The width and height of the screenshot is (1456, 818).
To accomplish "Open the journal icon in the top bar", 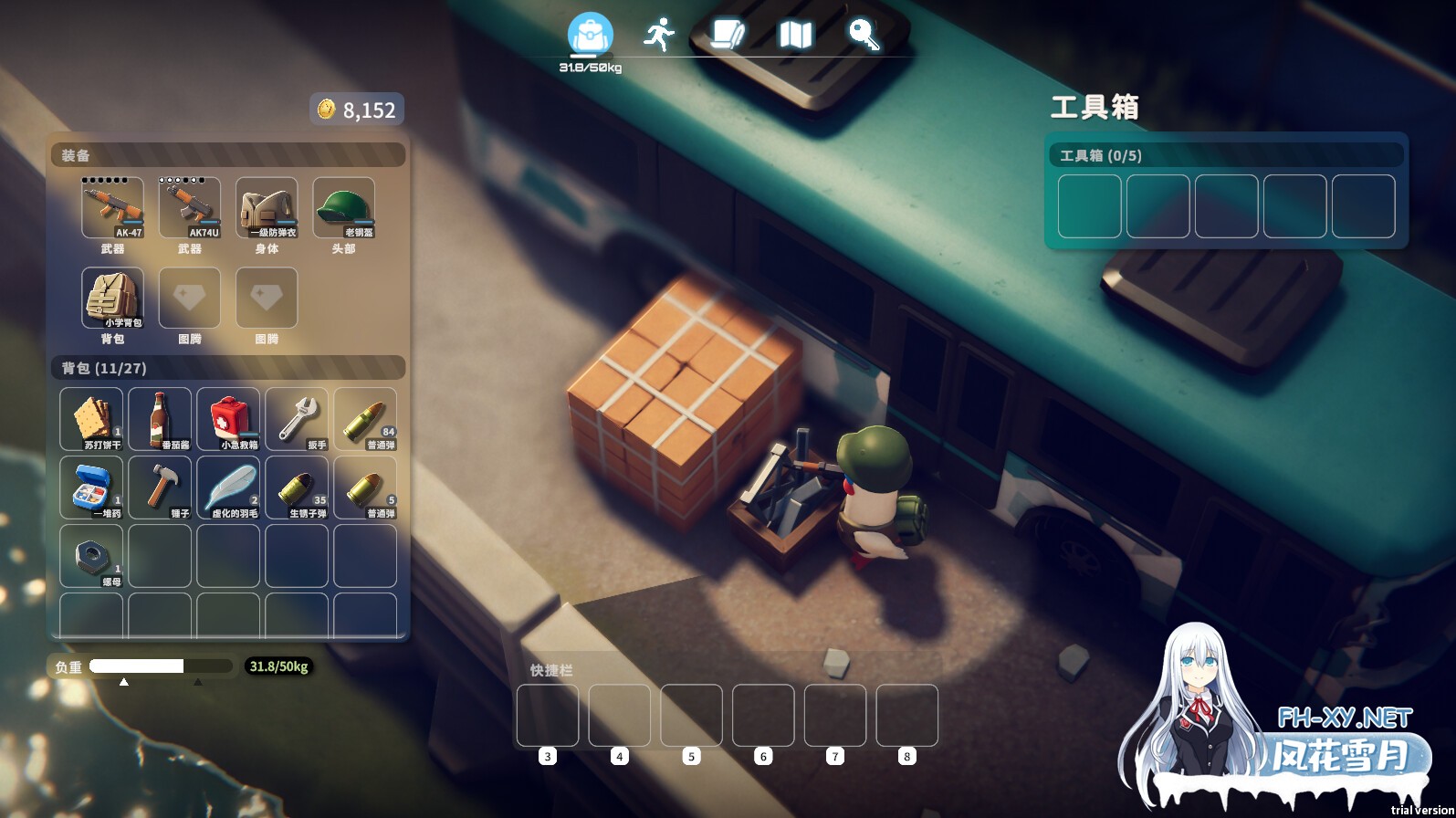I will [728, 35].
